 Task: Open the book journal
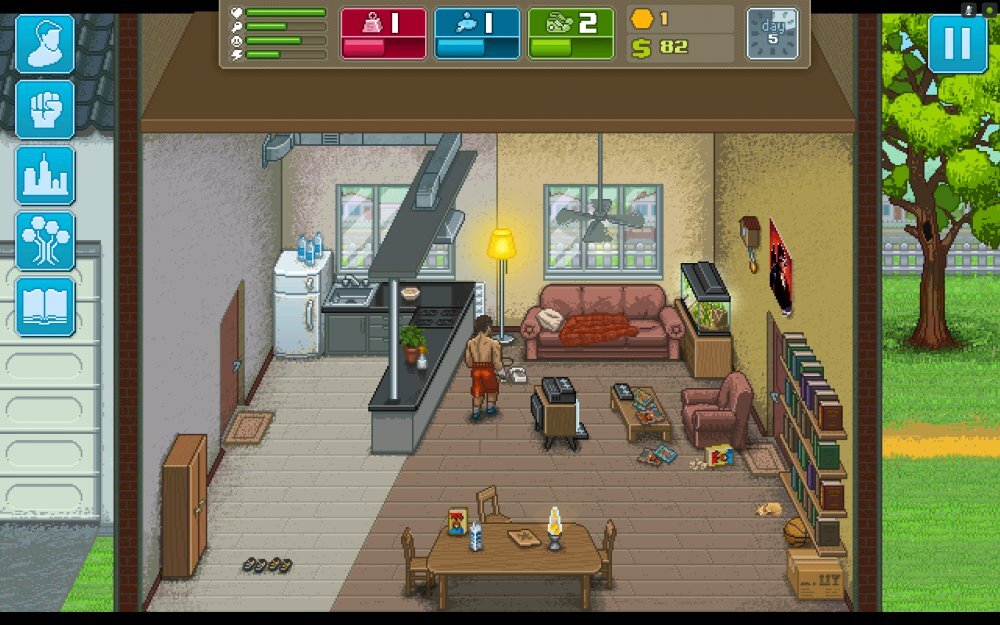tap(45, 306)
